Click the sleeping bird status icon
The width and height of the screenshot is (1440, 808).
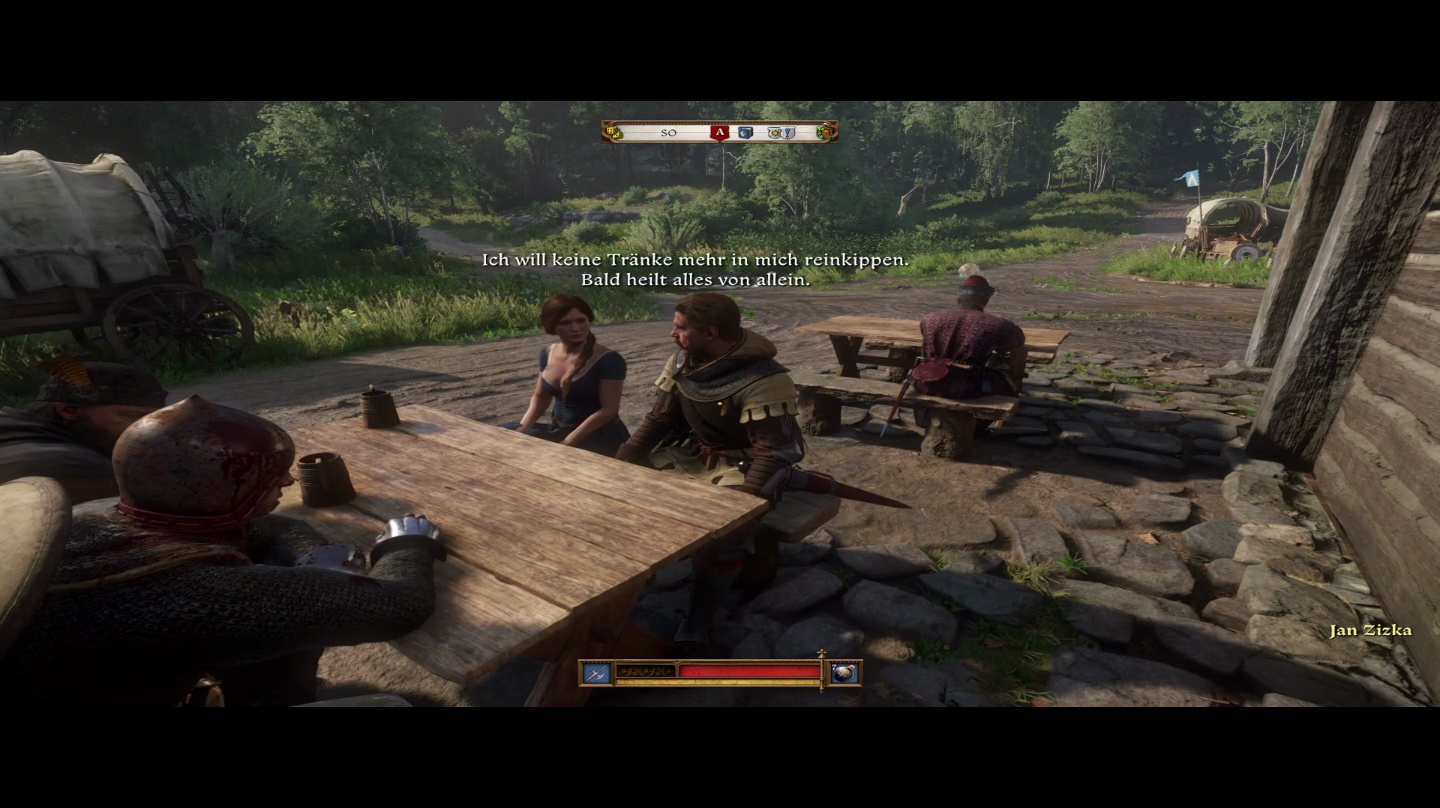click(x=845, y=673)
